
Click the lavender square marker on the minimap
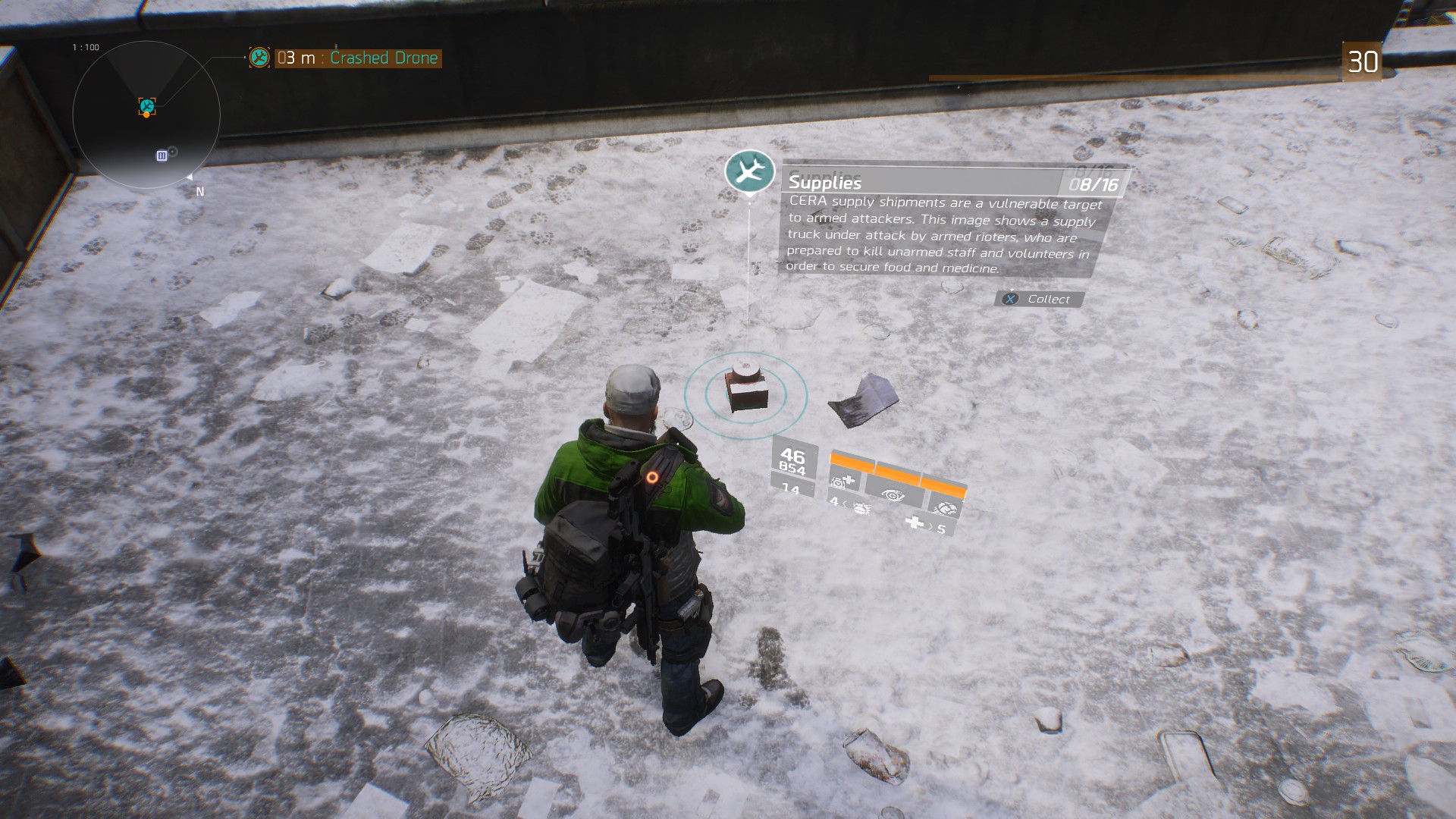coord(162,155)
